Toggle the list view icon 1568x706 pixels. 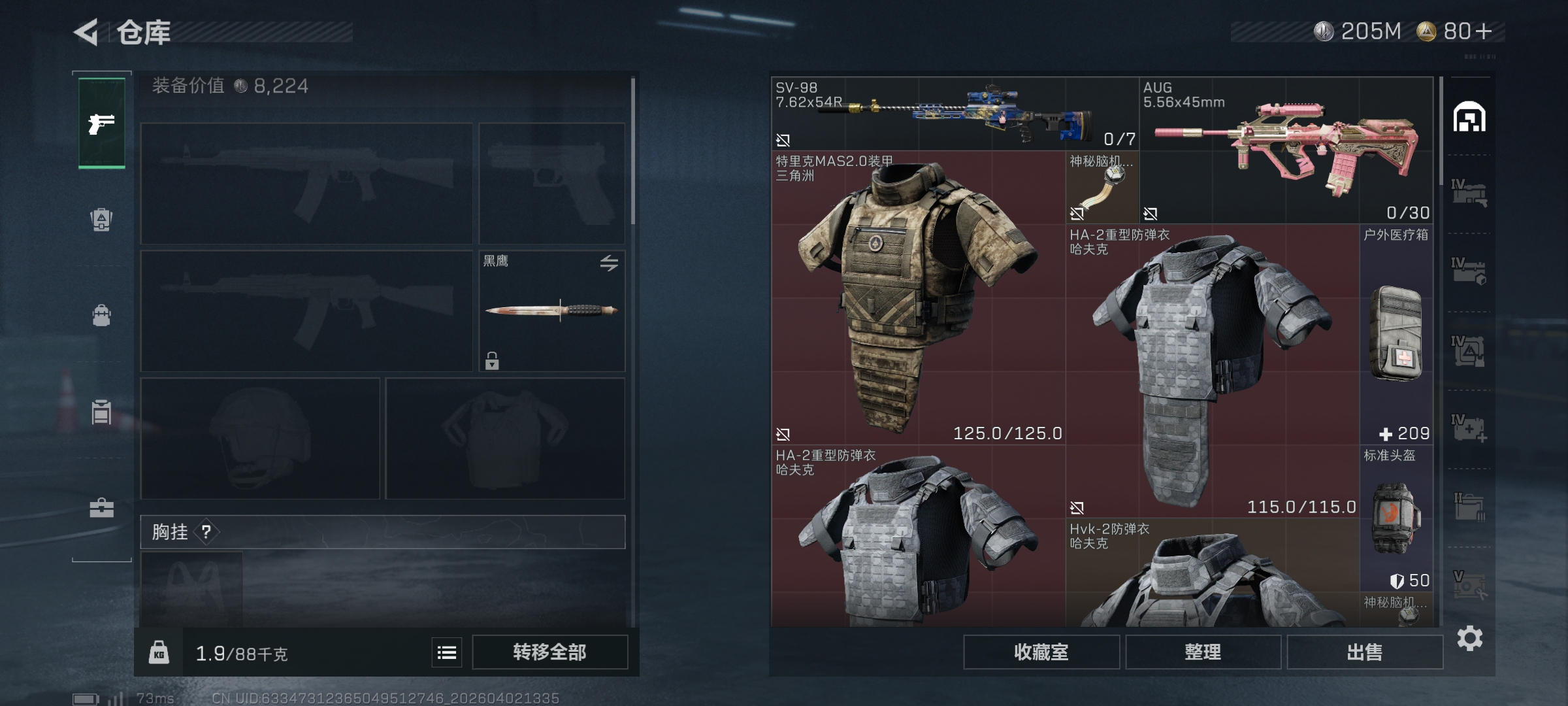click(447, 652)
